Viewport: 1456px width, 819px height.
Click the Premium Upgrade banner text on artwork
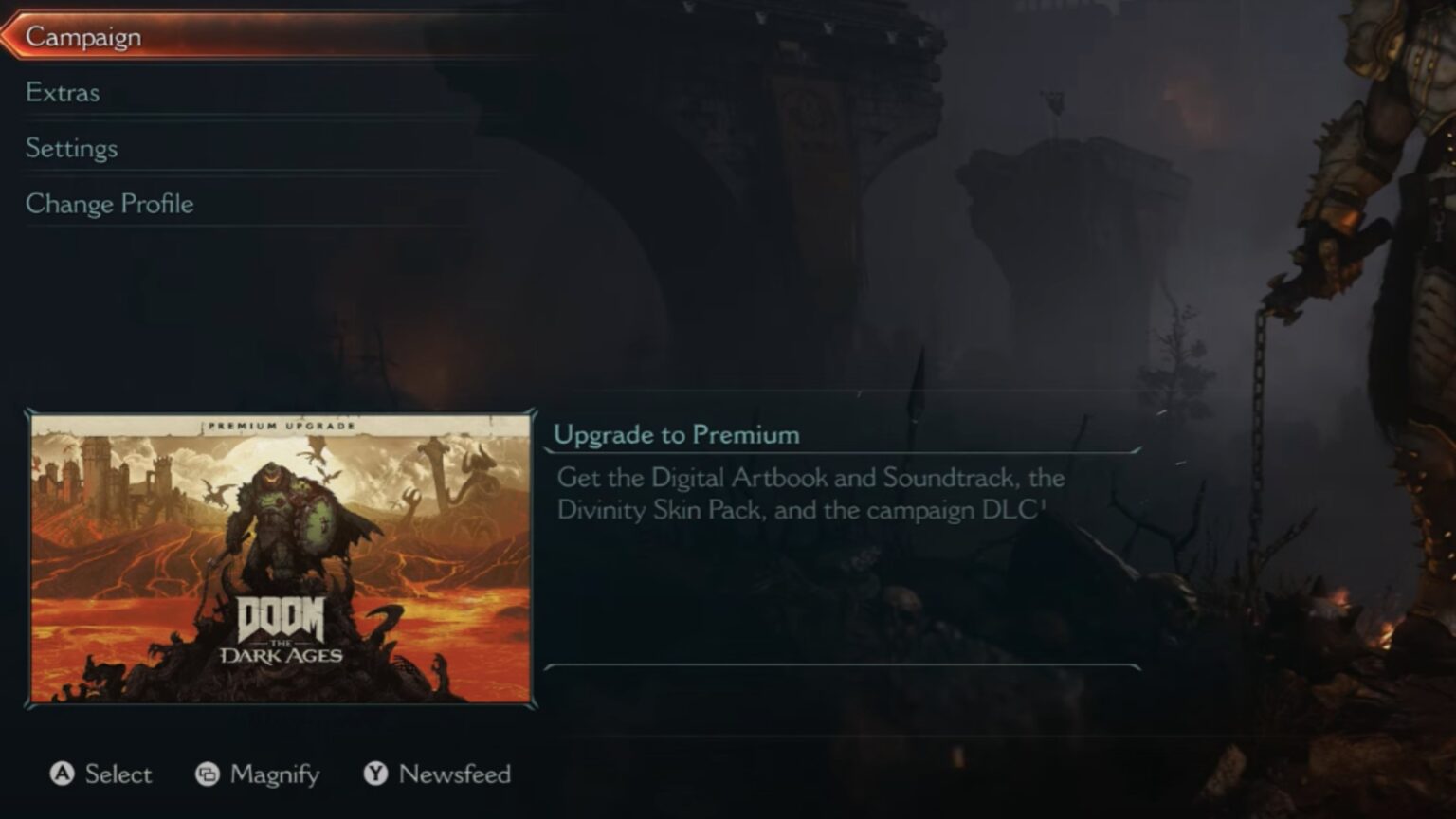click(280, 427)
